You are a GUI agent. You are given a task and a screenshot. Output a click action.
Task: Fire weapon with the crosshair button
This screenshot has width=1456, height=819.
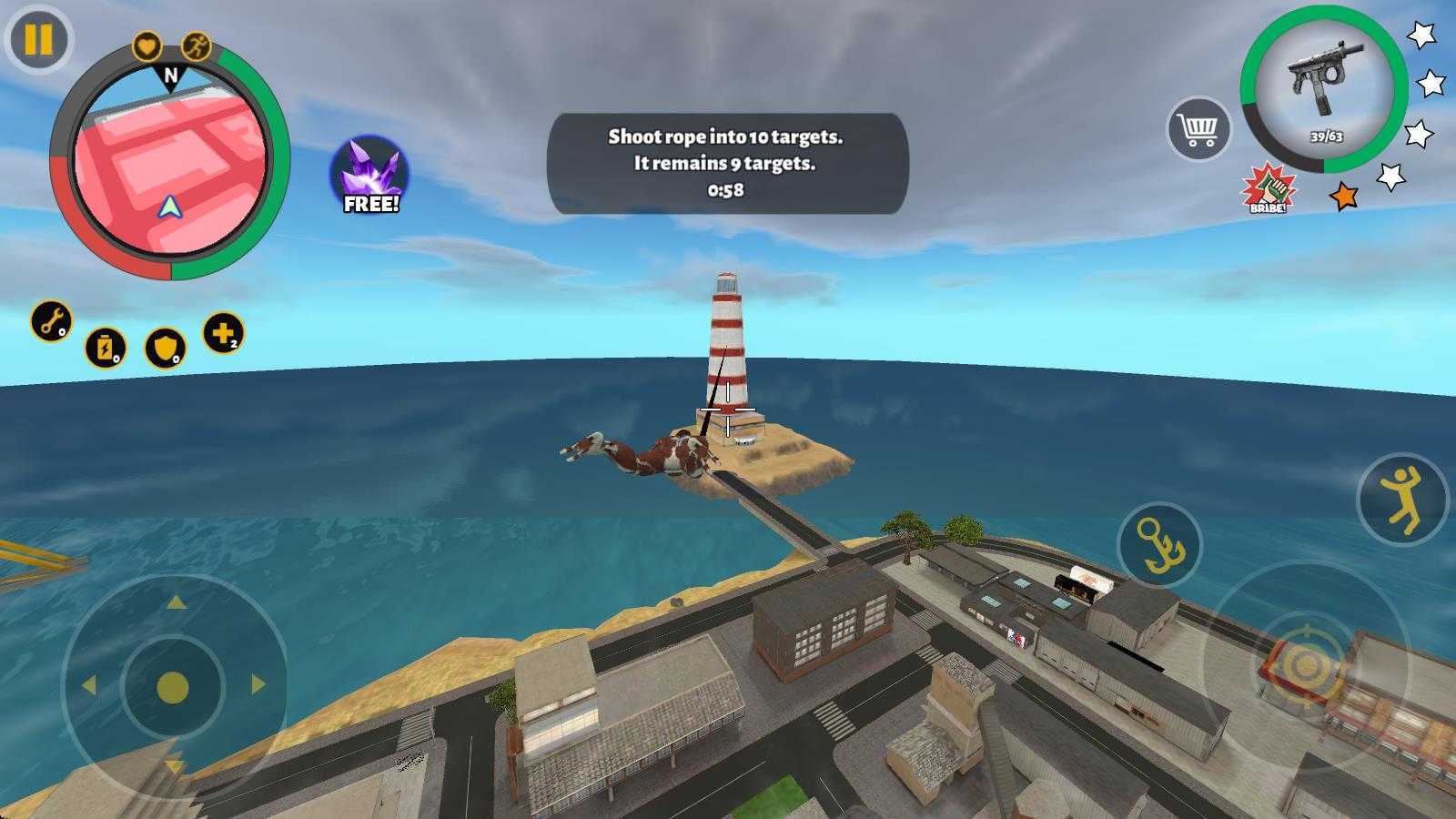(x=1305, y=667)
